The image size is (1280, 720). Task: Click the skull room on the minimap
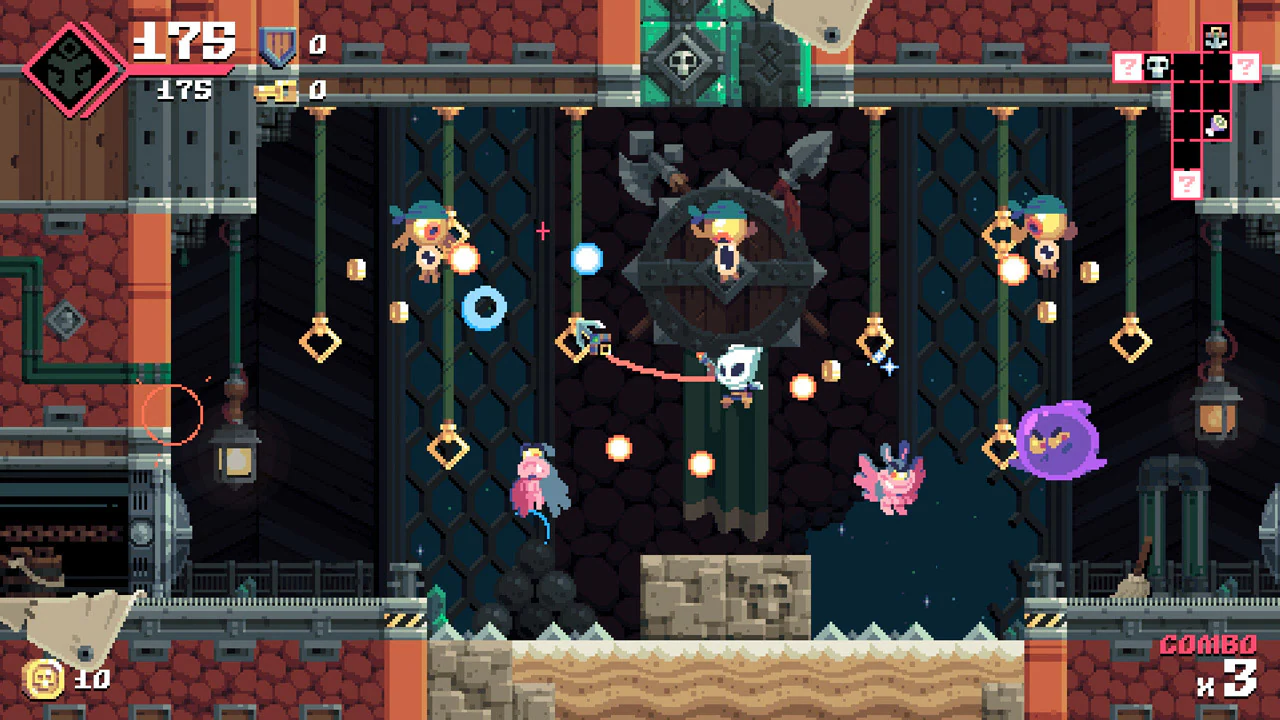(x=1157, y=68)
